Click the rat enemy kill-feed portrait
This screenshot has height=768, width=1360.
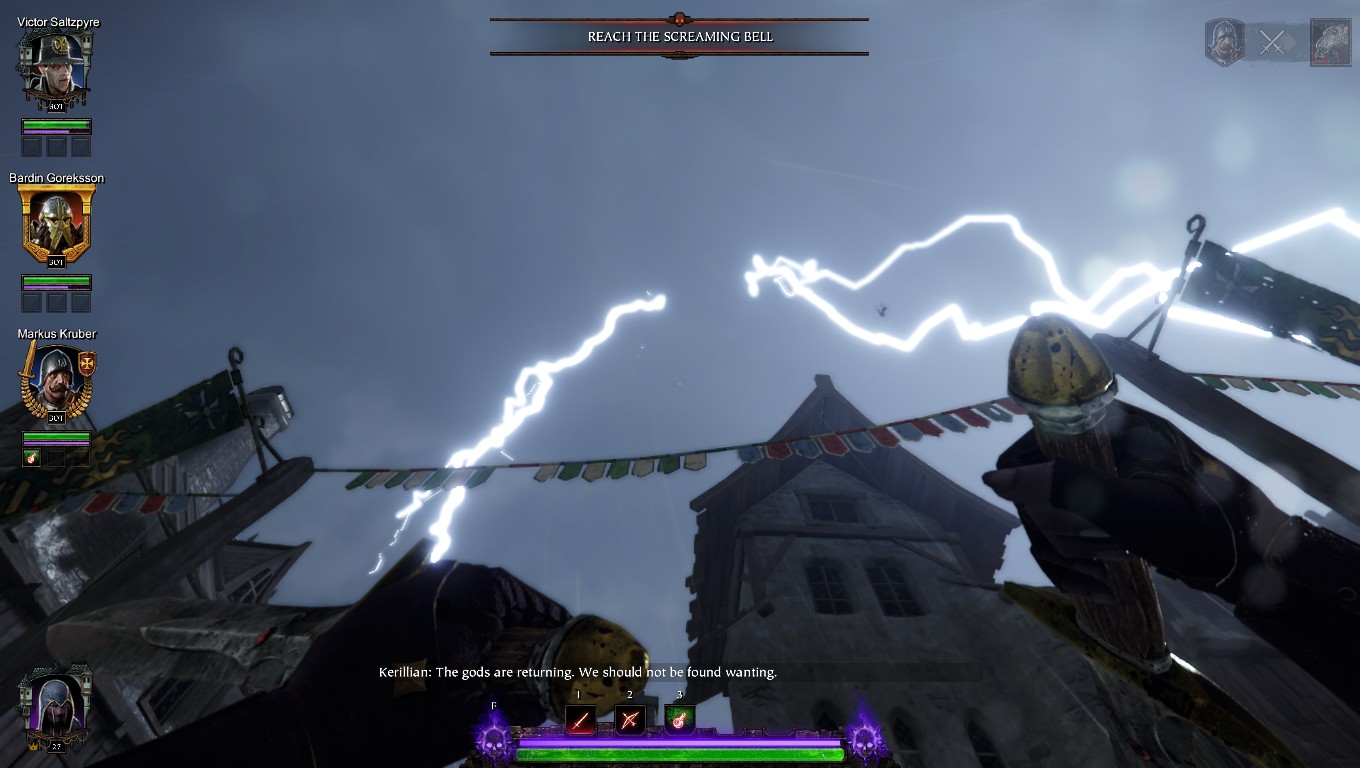click(x=1329, y=43)
